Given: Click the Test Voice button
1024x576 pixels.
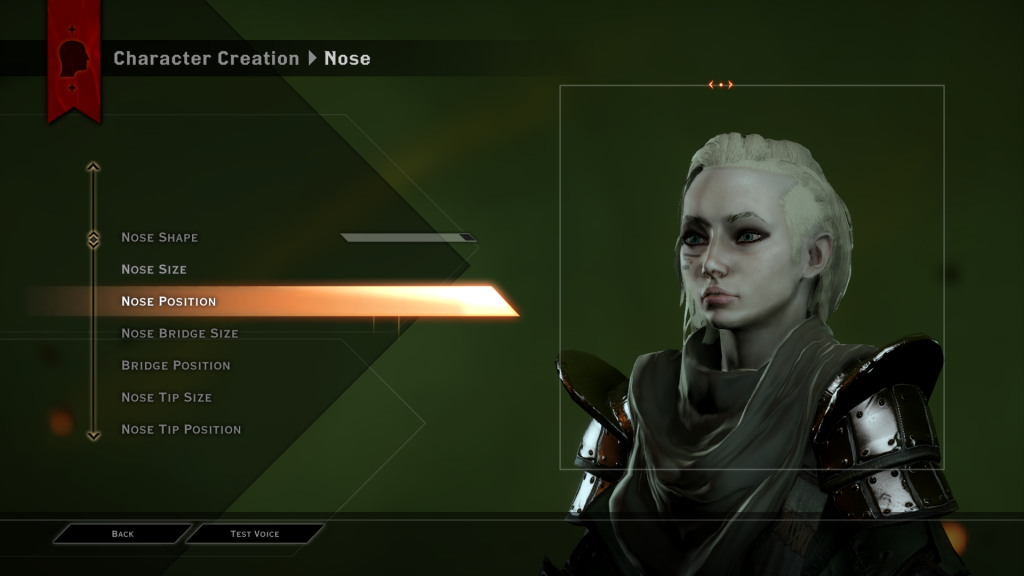Looking at the screenshot, I should click(255, 534).
